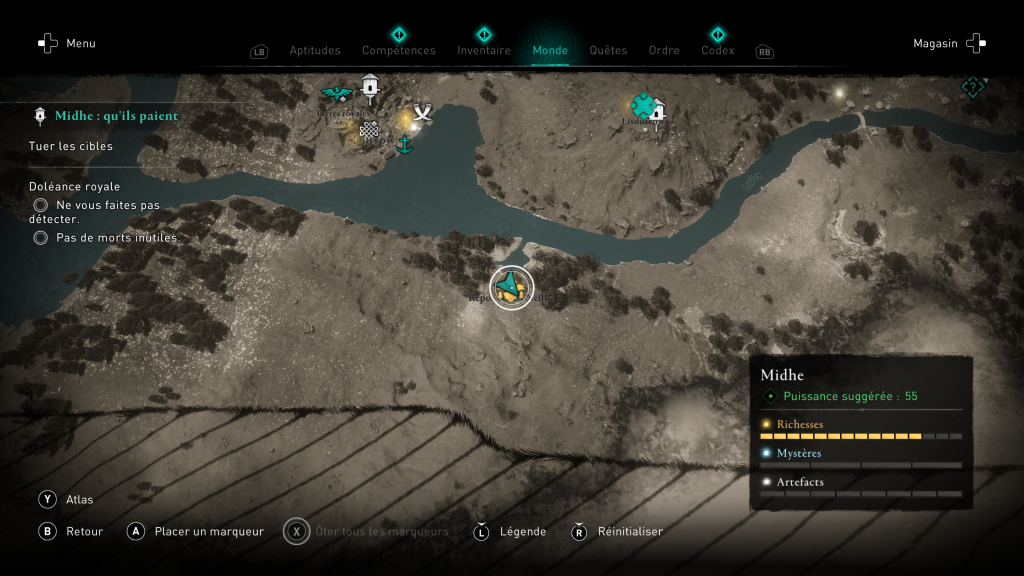Click the Mystères progress row

pyautogui.click(x=860, y=459)
